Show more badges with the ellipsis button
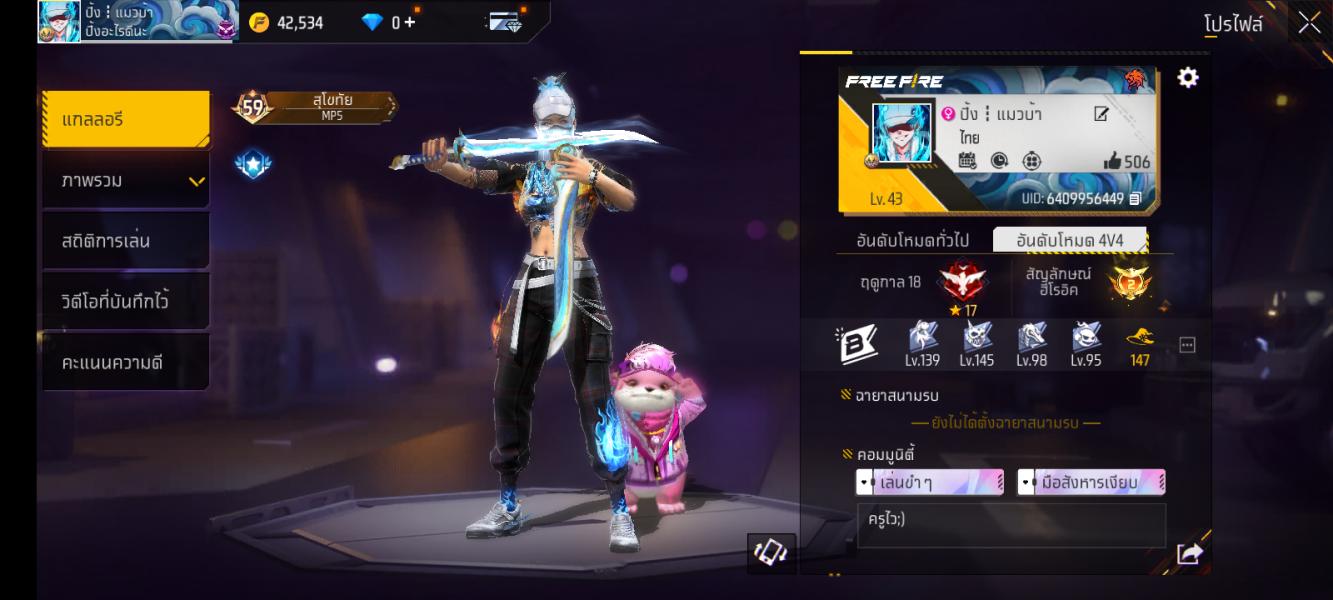1333x600 pixels. [x=1187, y=345]
